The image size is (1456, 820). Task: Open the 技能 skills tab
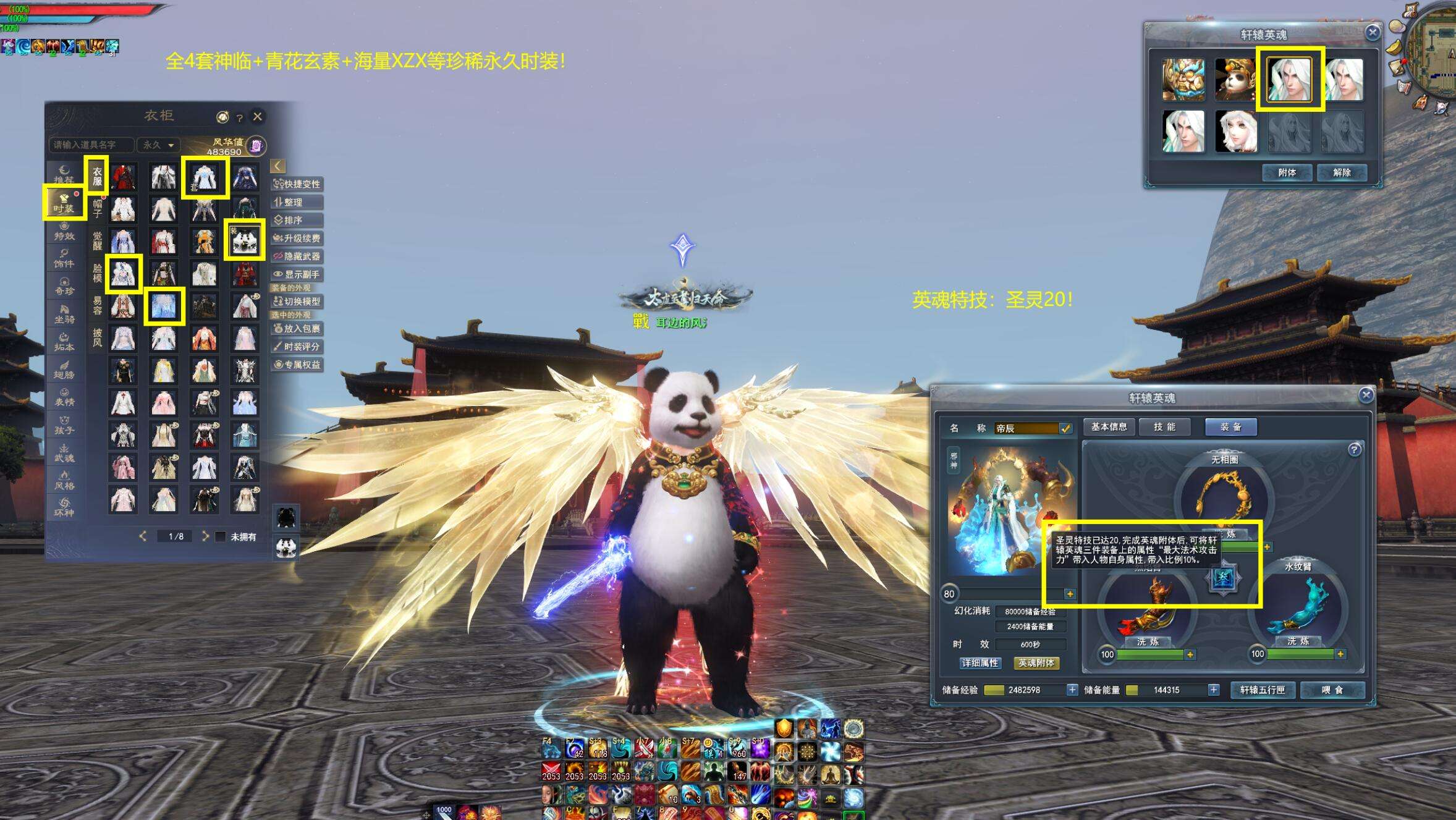click(x=1164, y=427)
